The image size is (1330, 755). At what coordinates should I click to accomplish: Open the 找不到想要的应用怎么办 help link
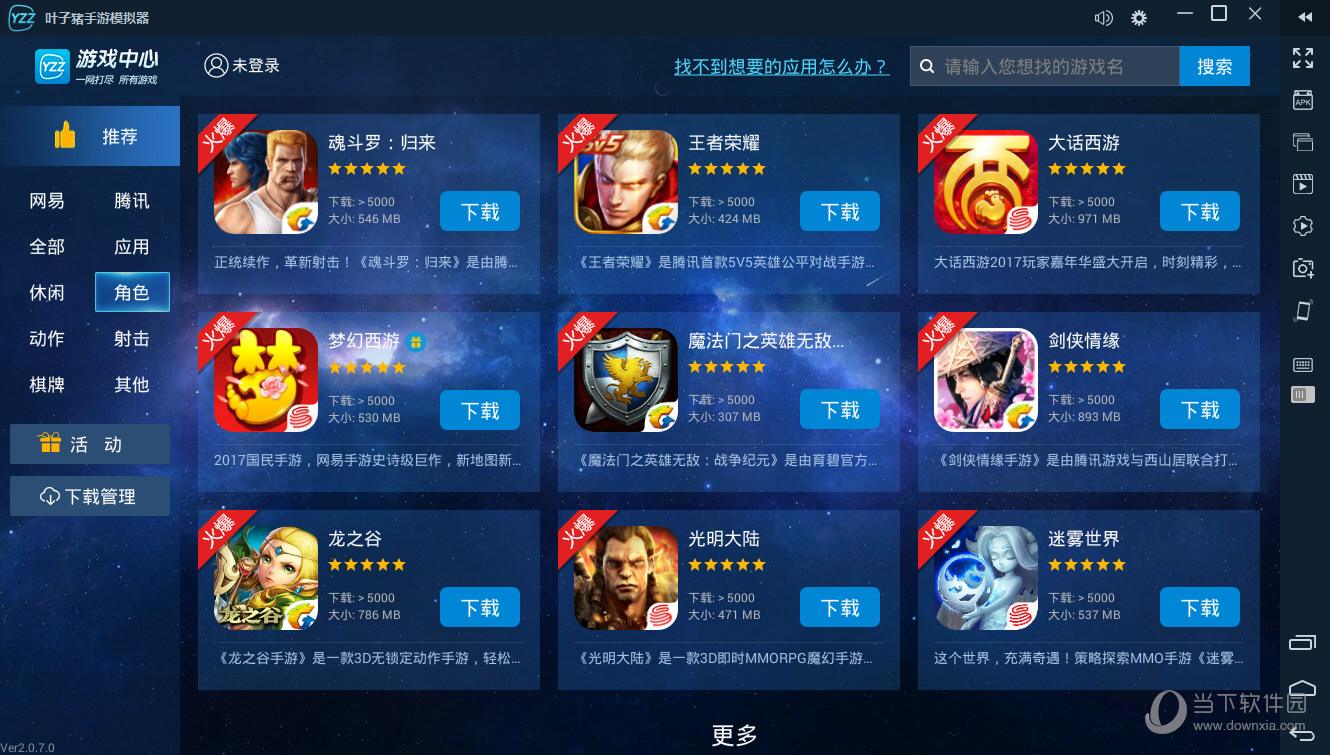781,67
